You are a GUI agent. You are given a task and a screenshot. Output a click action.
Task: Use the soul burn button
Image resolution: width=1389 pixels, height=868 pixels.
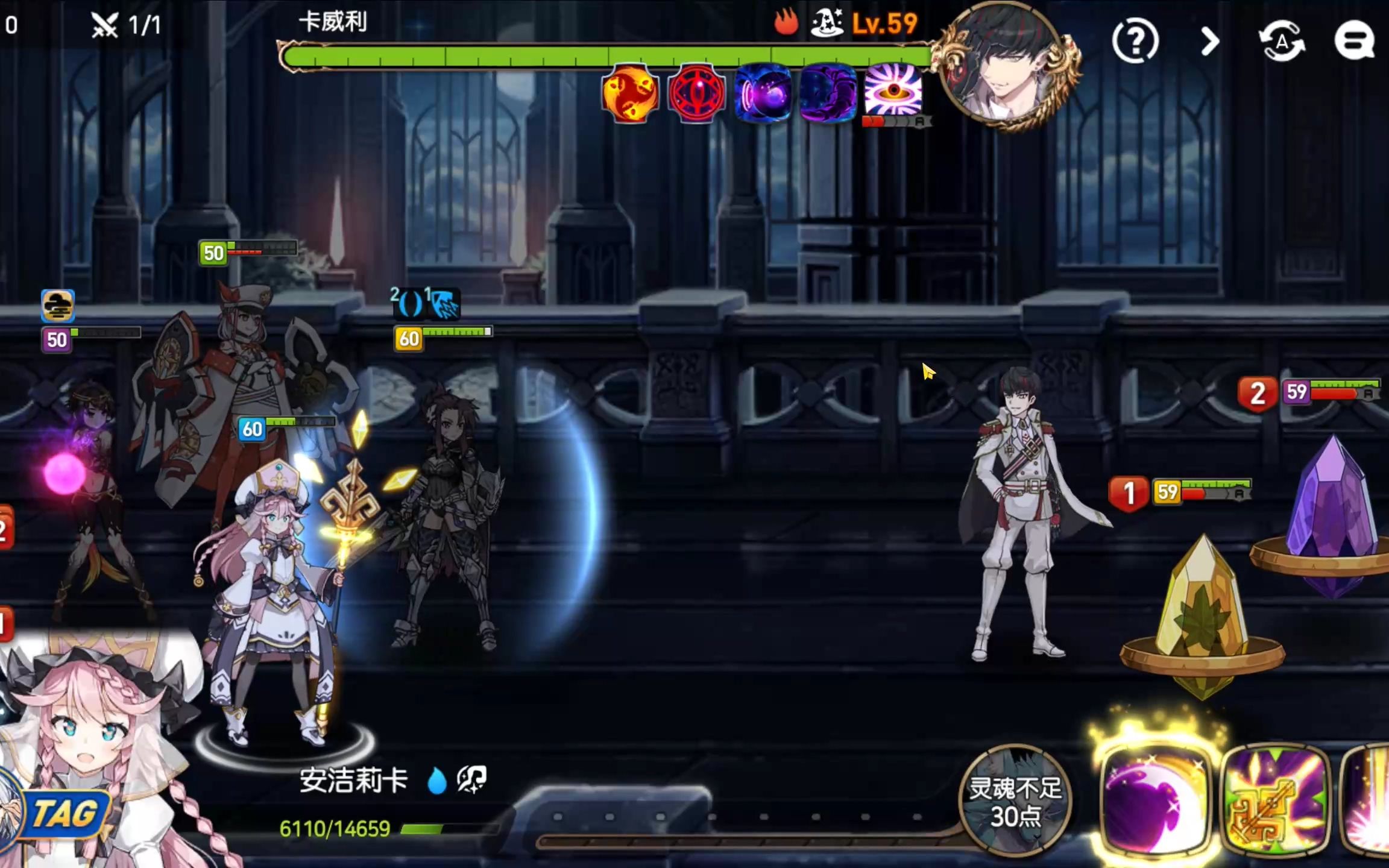1015,800
